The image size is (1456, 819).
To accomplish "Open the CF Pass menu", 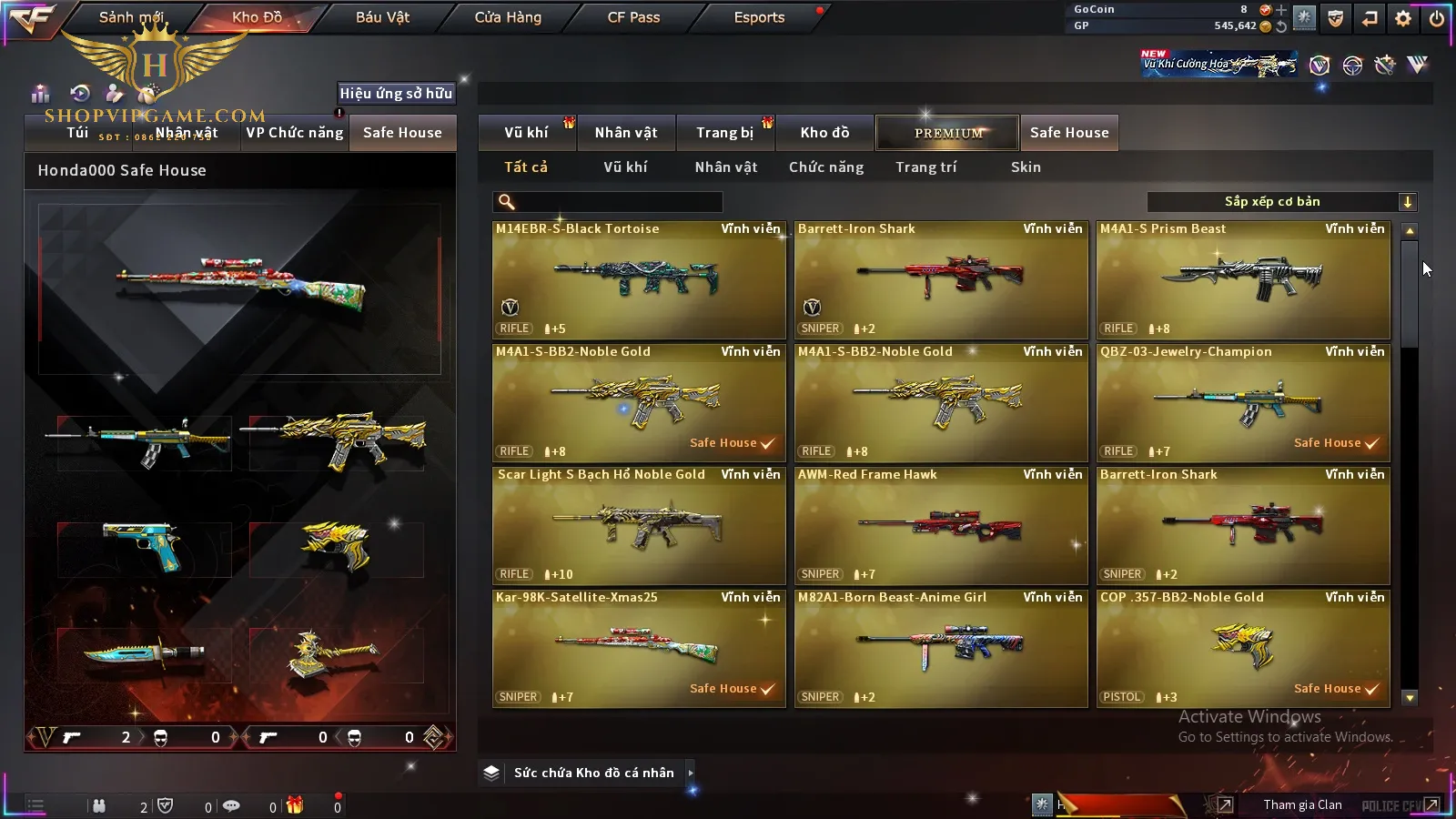I will coord(633,17).
